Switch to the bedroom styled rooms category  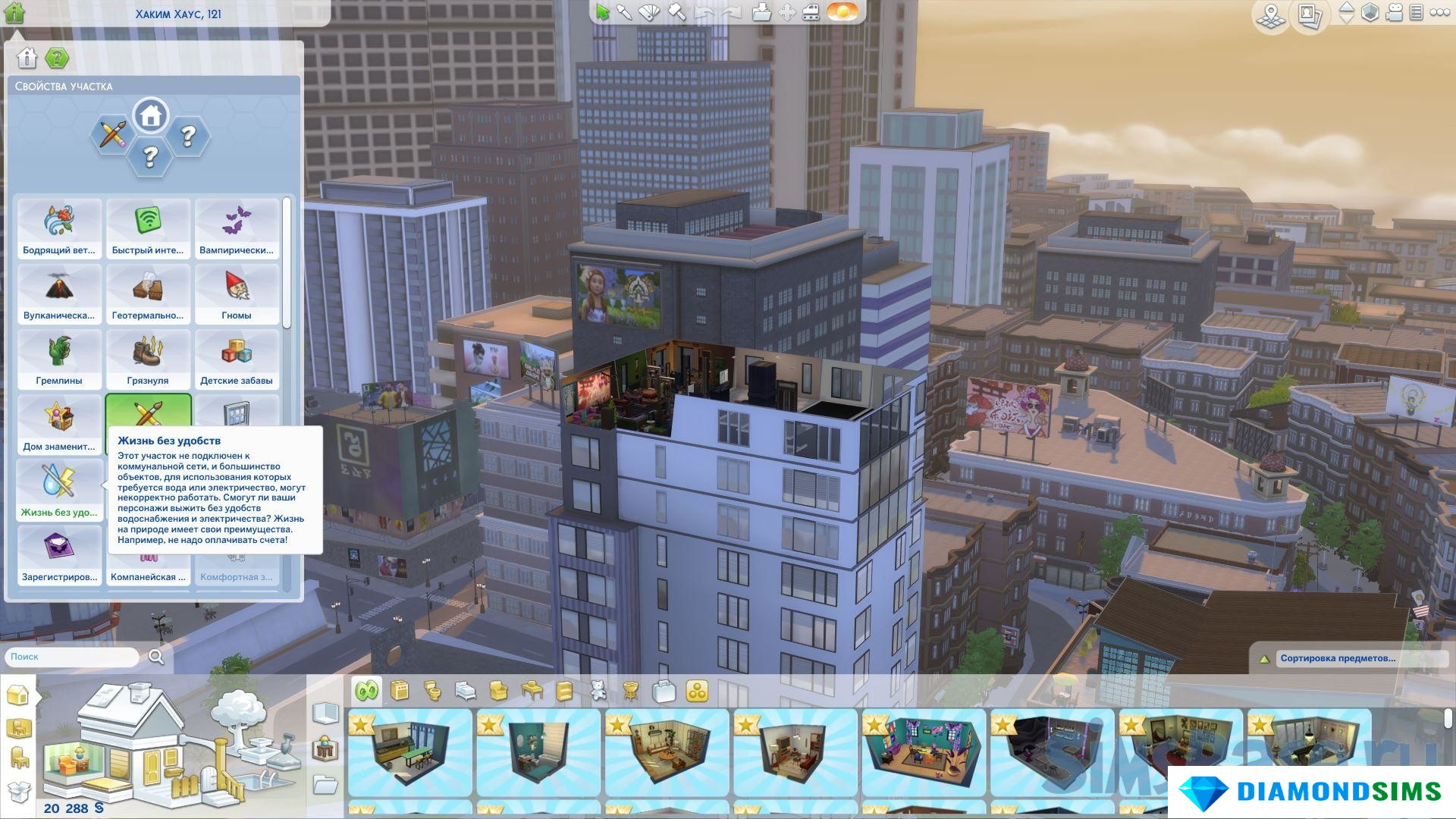pos(466,691)
